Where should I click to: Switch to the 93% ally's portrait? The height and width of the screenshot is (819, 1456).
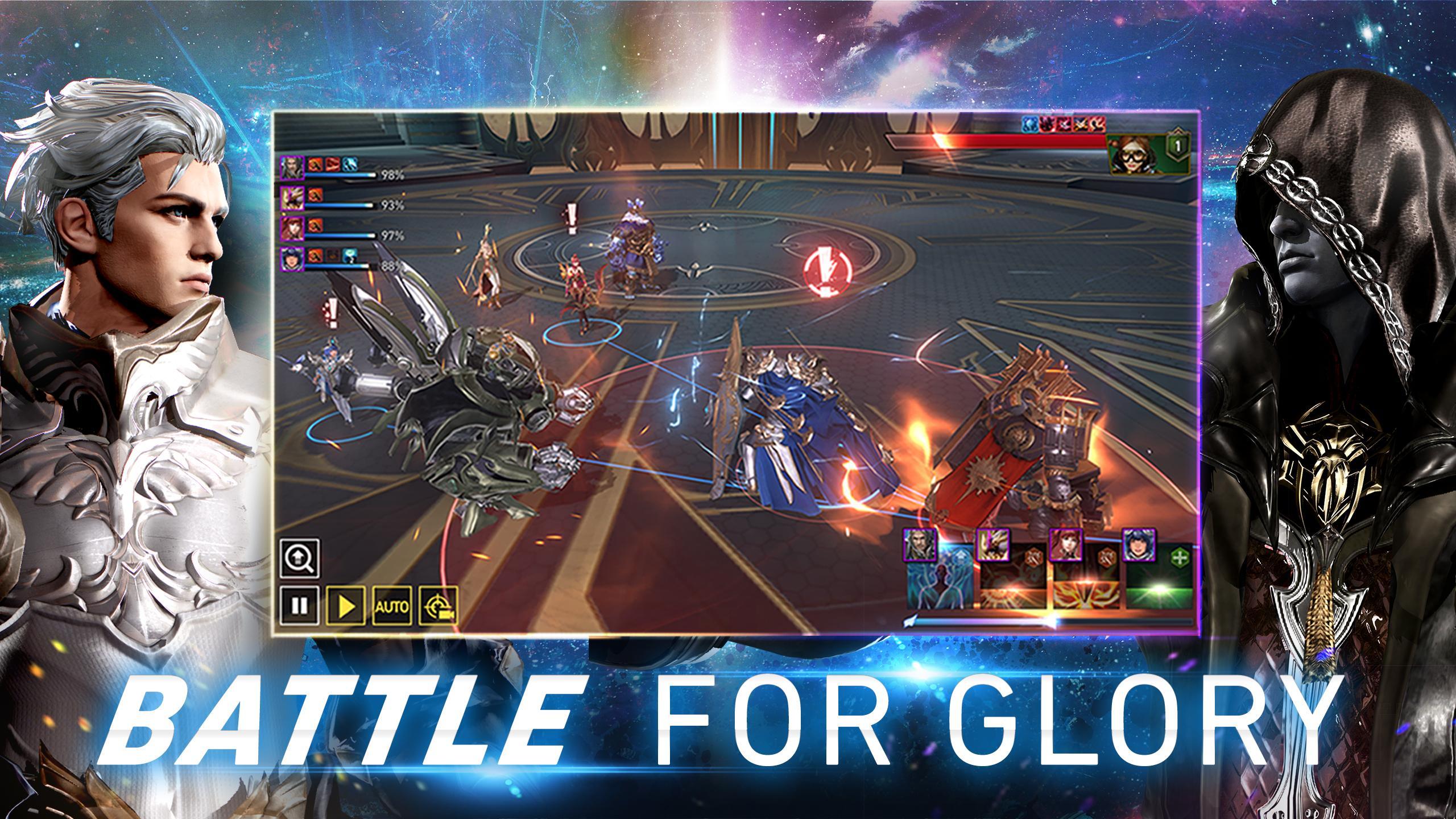coord(292,199)
